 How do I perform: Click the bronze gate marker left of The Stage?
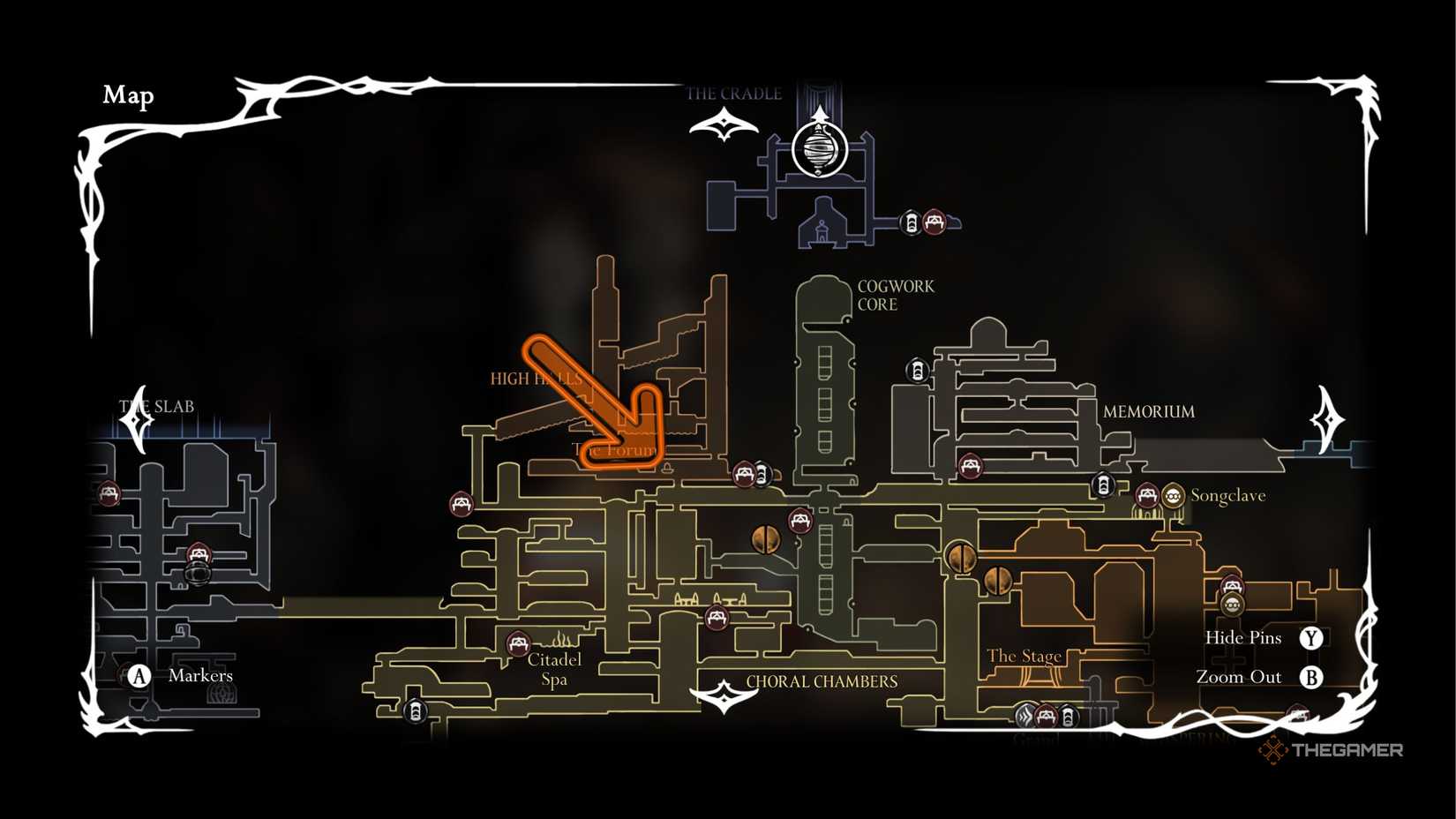click(998, 582)
